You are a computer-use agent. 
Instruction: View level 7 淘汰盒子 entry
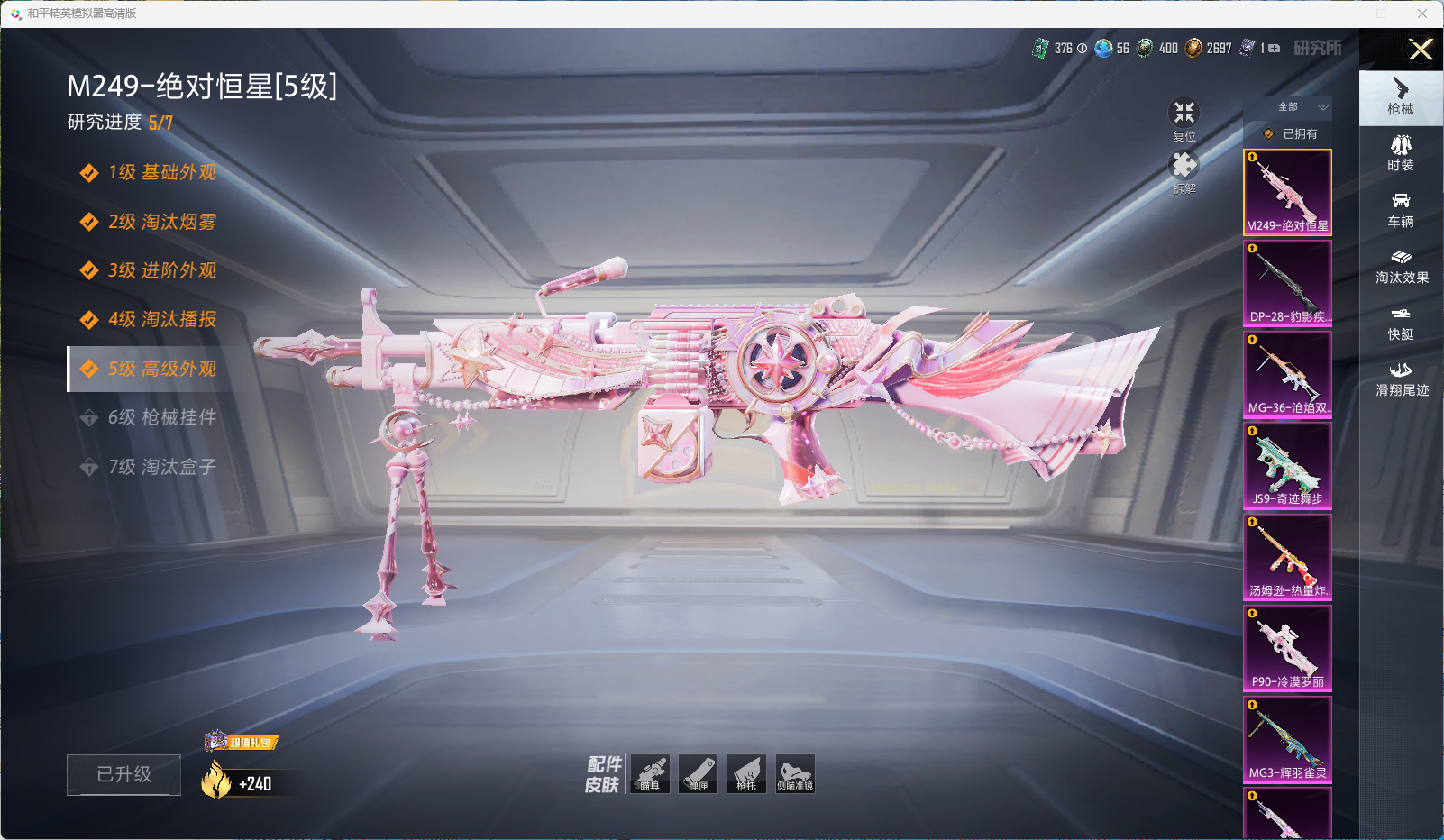(161, 467)
